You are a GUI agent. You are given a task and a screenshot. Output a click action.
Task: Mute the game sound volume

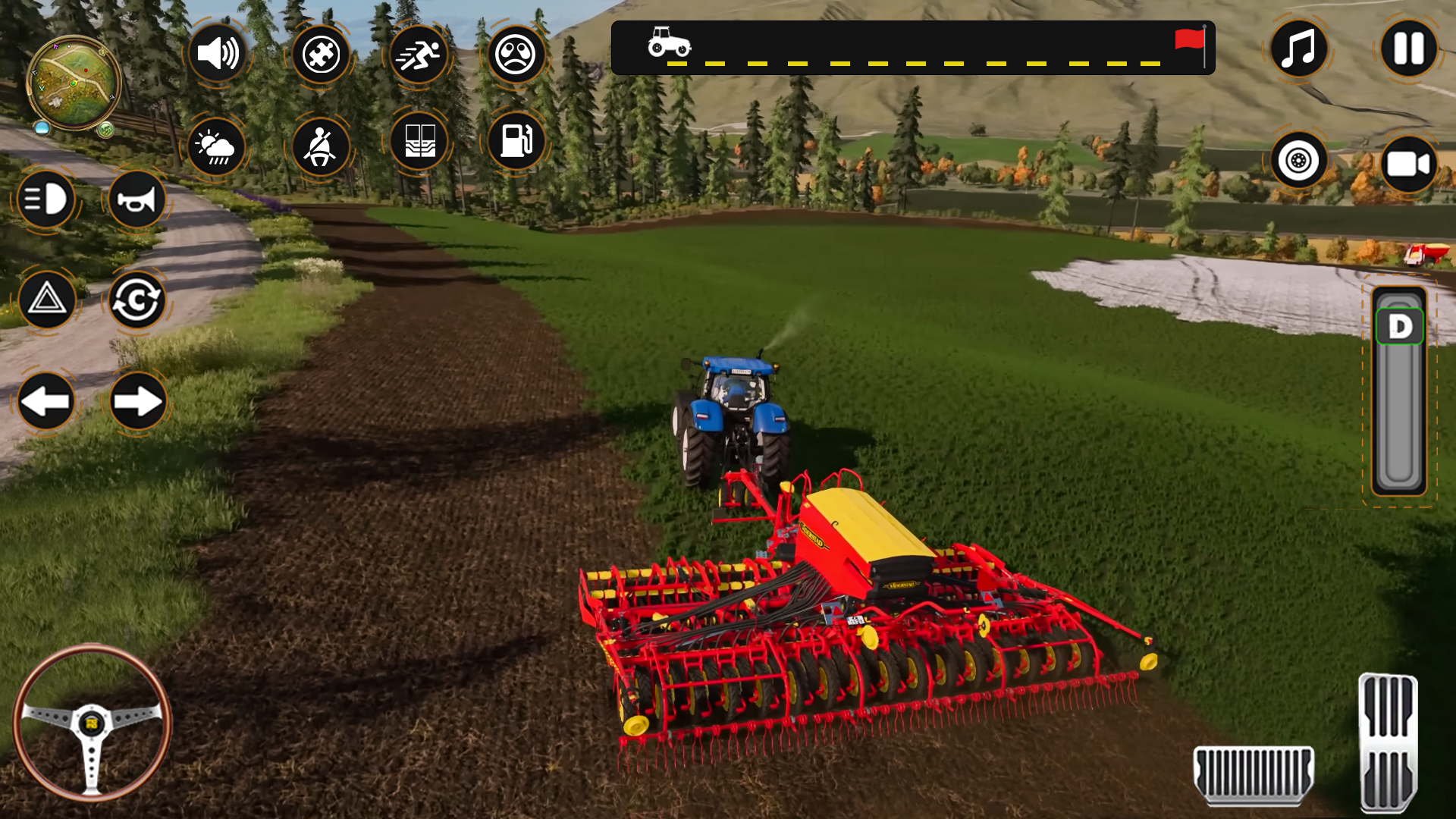pos(219,54)
